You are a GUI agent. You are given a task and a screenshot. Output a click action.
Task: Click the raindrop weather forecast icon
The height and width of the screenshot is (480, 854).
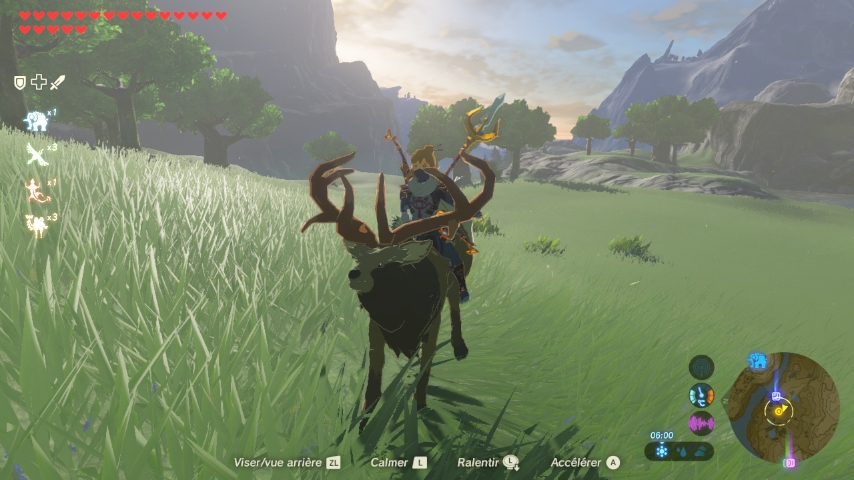[x=682, y=452]
